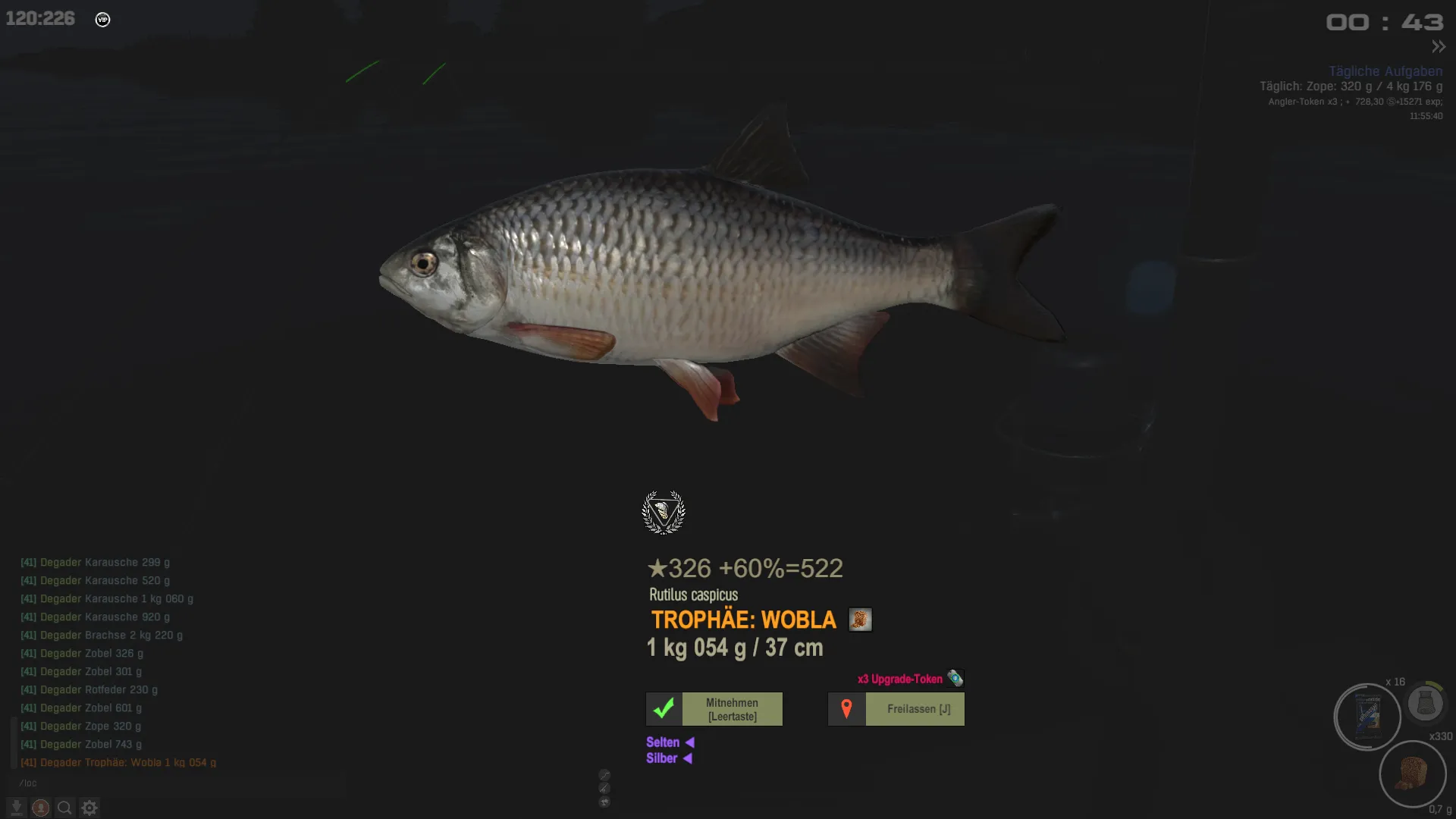Viewport: 1456px width, 819px height.
Task: Click the chat search magnifier icon
Action: click(x=65, y=808)
